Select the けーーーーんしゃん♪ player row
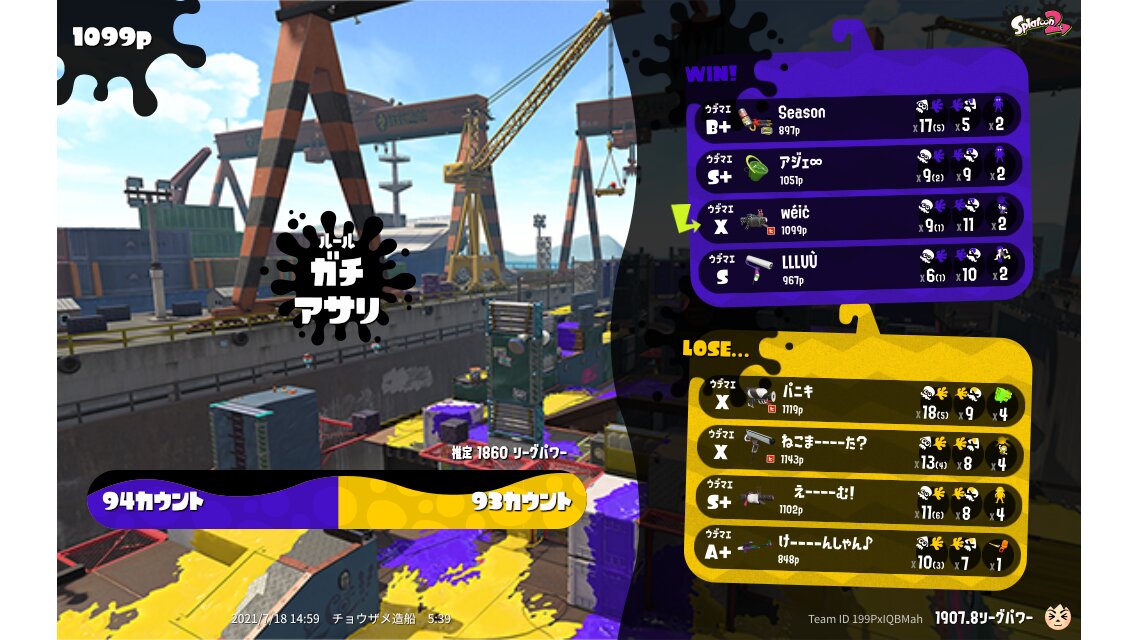 [858, 549]
